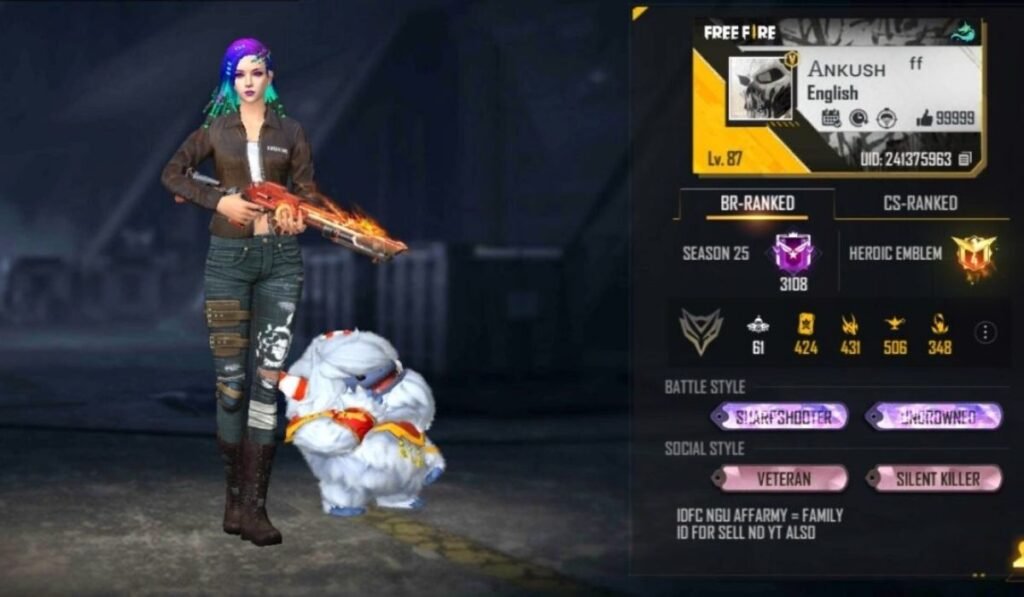The image size is (1024, 597).
Task: Show the gold card badge with count 424
Action: (x=806, y=326)
